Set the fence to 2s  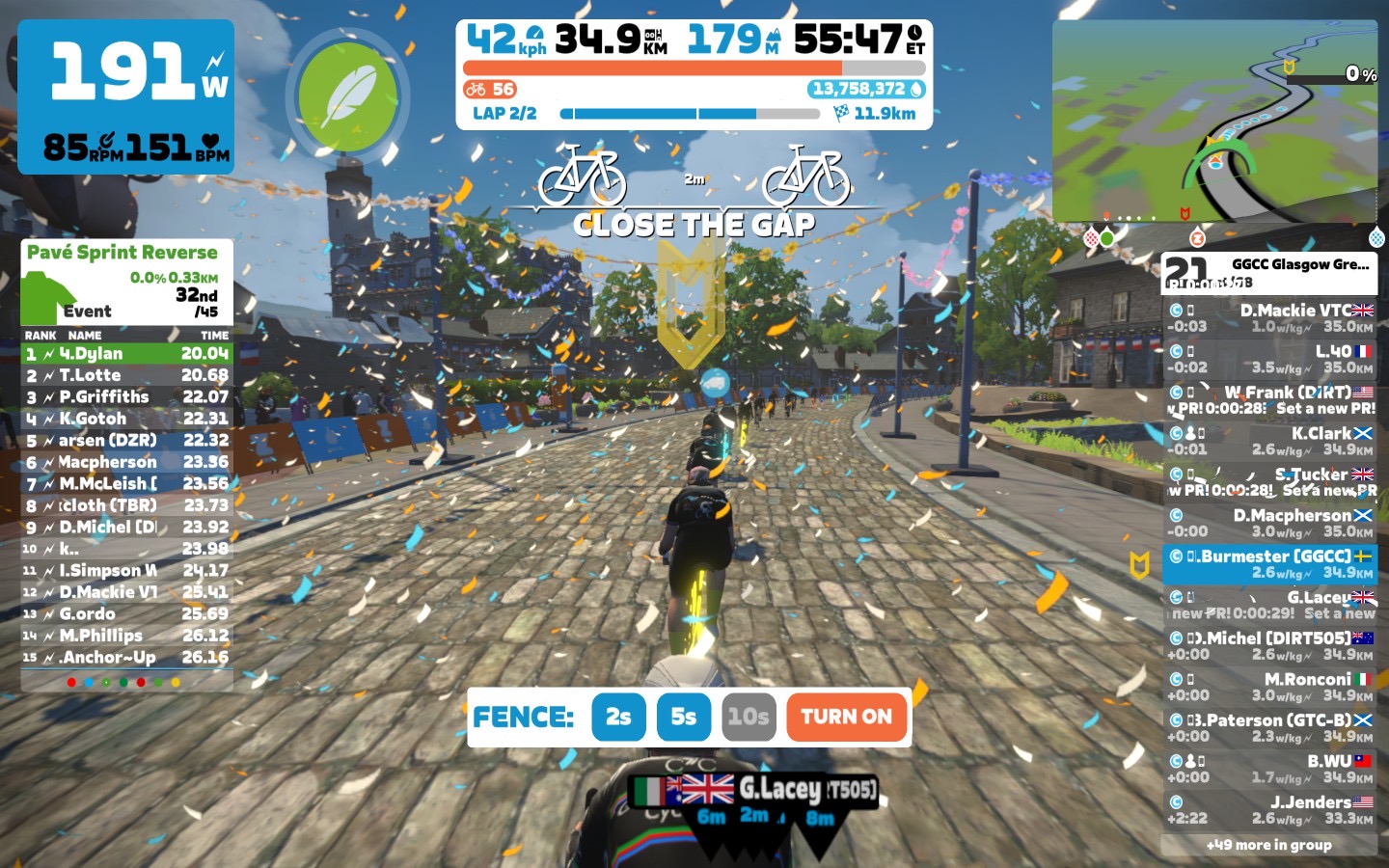(x=618, y=717)
